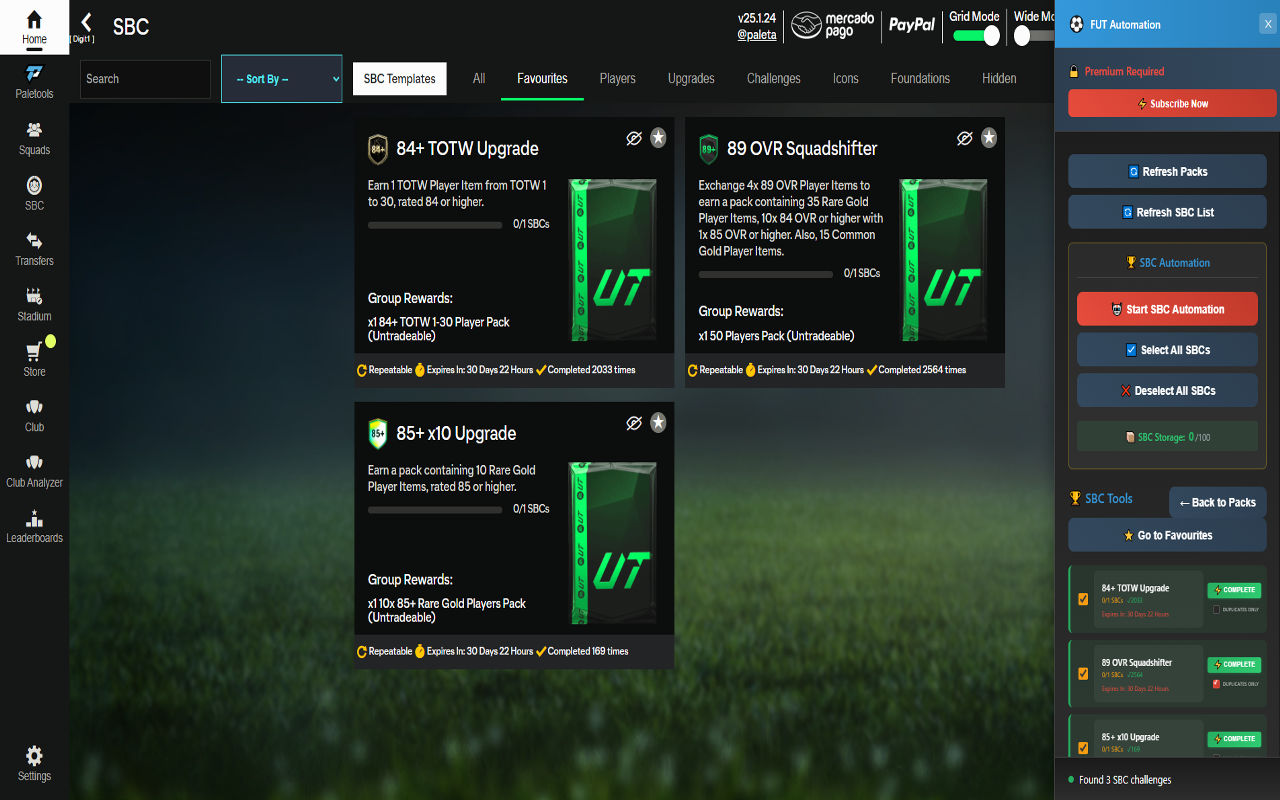Image resolution: width=1280 pixels, height=800 pixels.
Task: Open Settings via the gear icon
Action: (x=34, y=763)
